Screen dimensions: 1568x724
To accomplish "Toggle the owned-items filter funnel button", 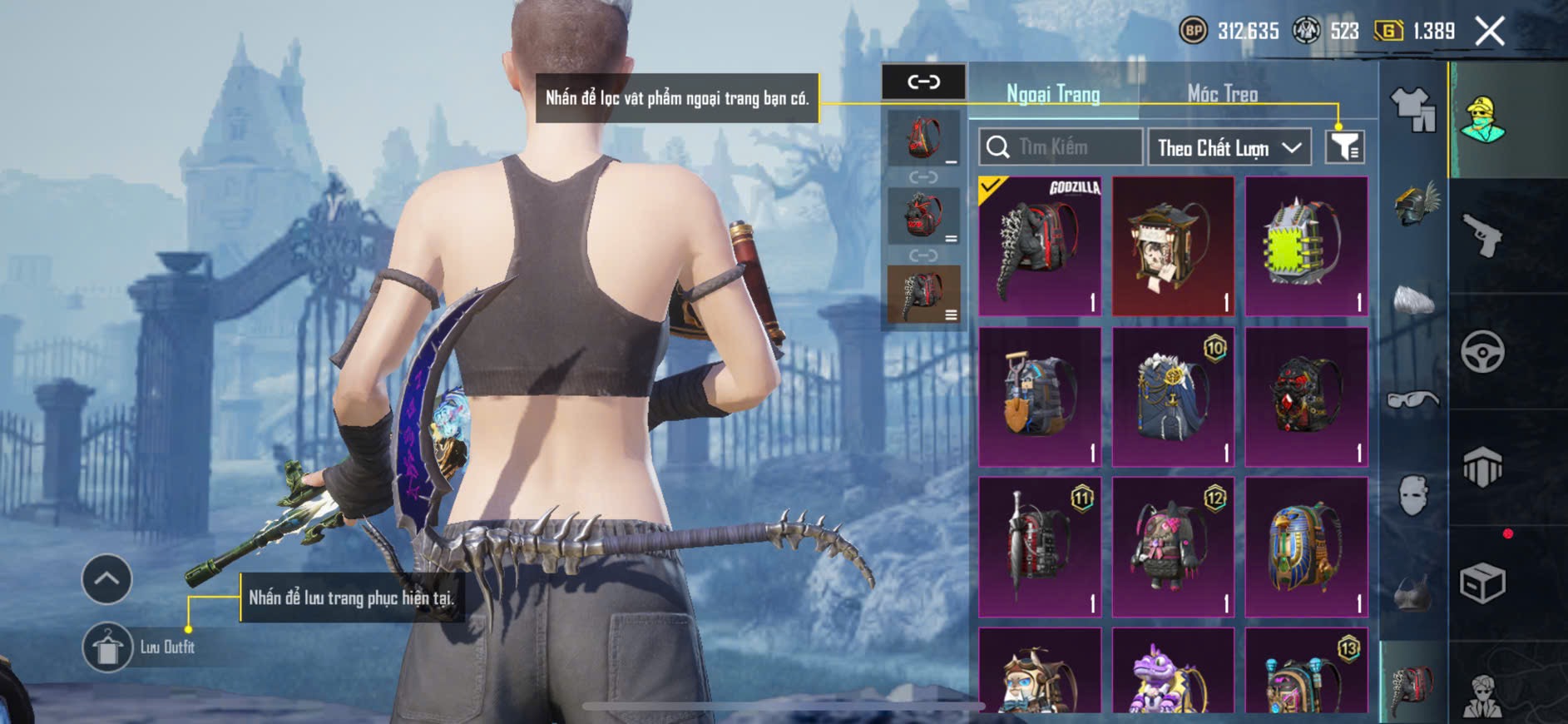I will tap(1344, 147).
